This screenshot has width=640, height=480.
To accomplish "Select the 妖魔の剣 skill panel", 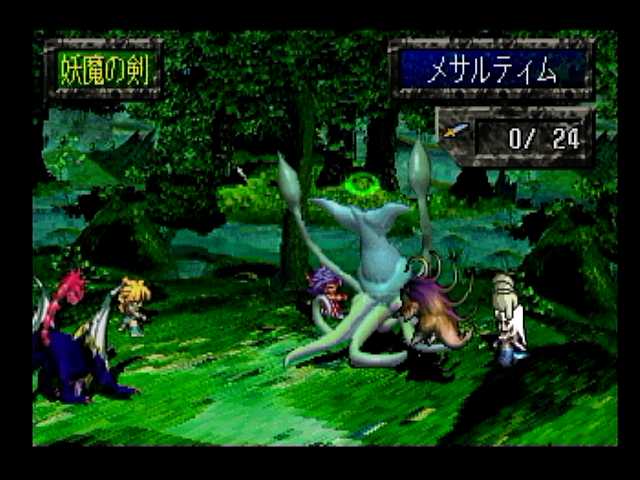I will click(x=103, y=68).
